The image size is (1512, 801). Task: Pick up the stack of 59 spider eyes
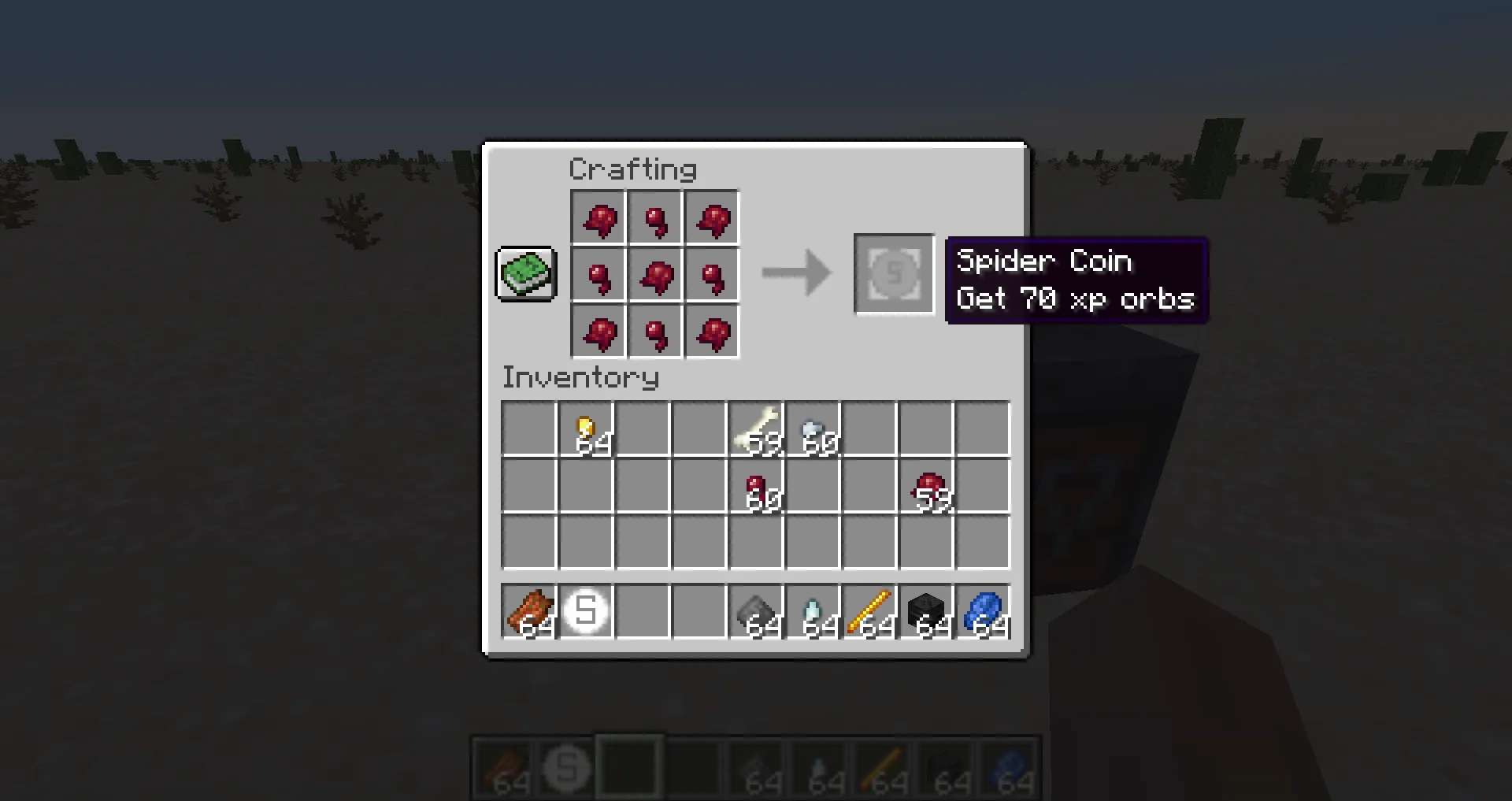pos(927,486)
